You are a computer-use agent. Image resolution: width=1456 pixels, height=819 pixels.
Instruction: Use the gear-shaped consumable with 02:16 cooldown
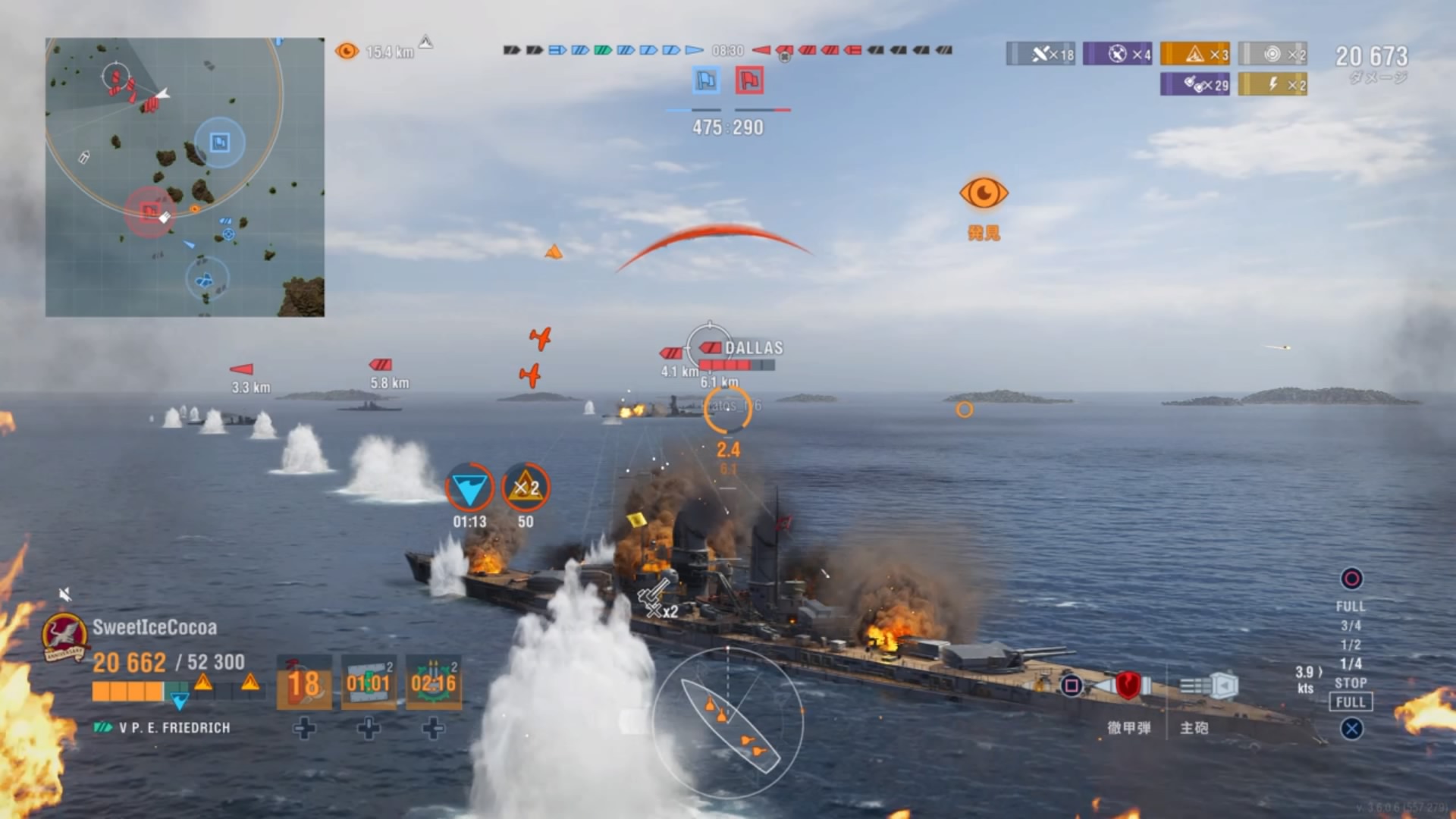pos(433,682)
